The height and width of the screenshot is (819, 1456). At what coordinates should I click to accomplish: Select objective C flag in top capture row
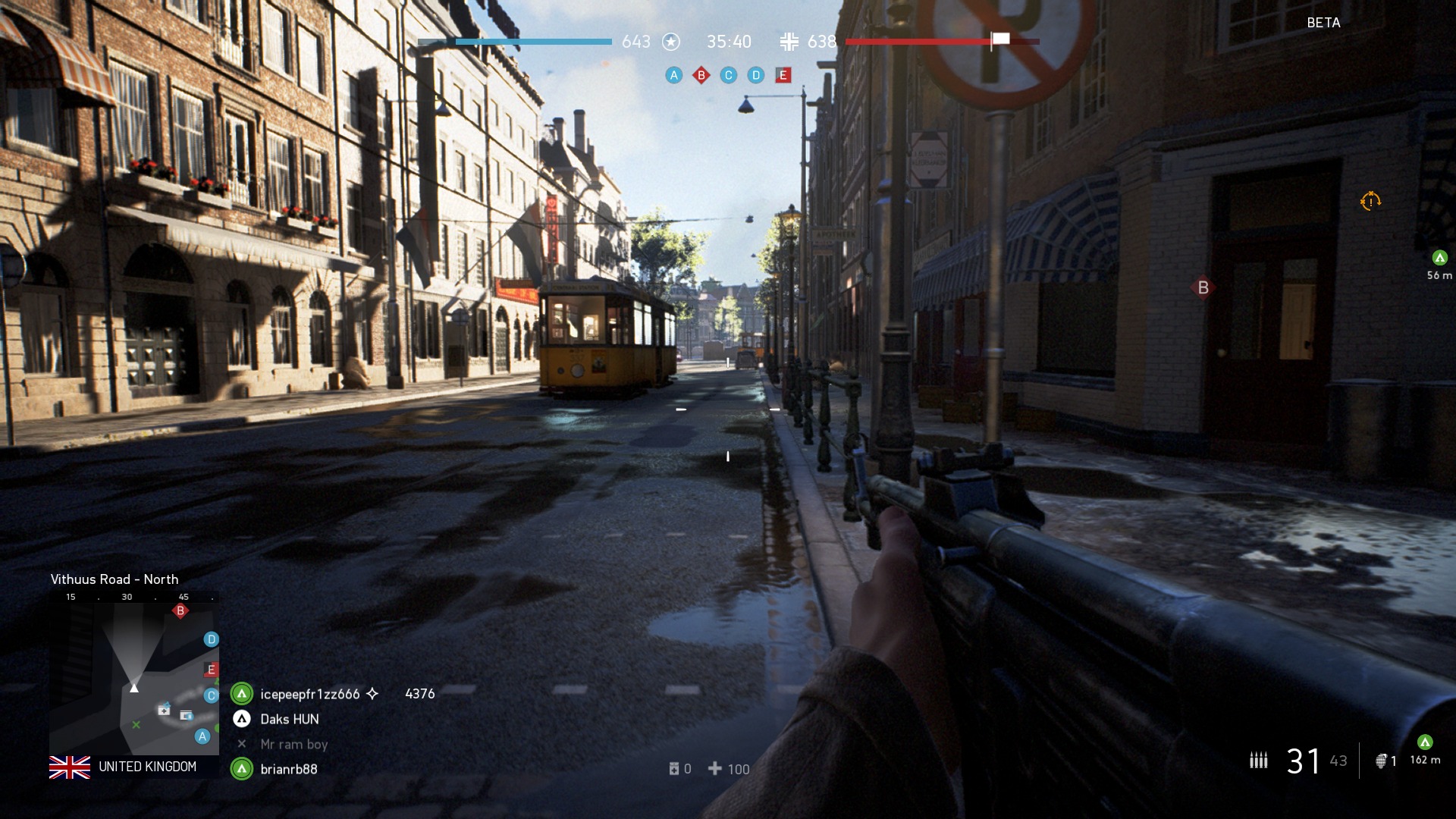(729, 75)
